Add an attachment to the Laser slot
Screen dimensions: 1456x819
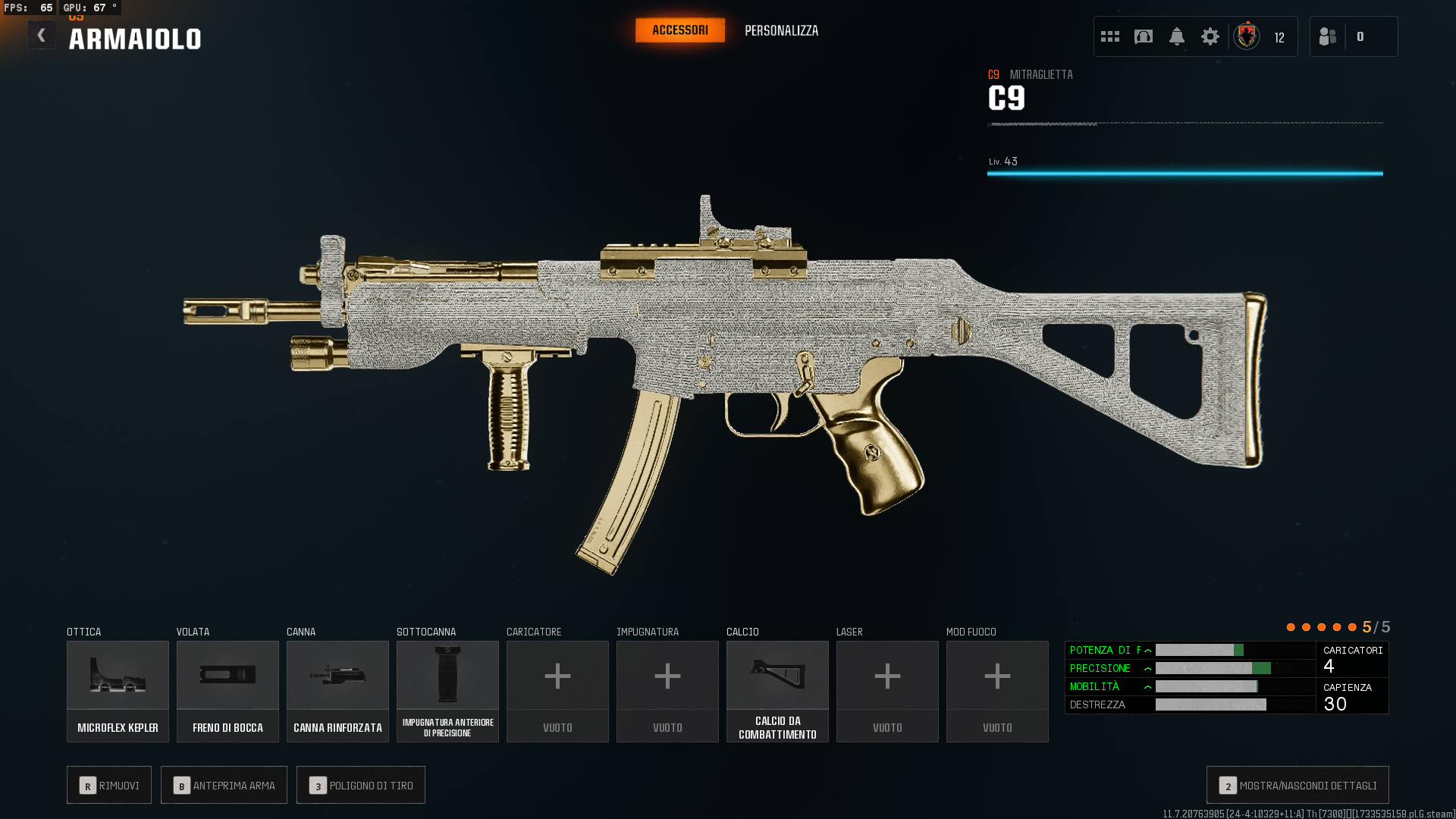pyautogui.click(x=887, y=691)
